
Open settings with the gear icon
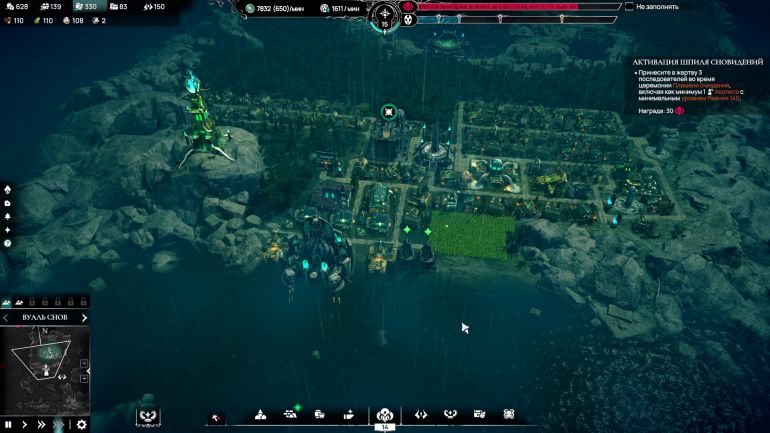click(x=82, y=424)
